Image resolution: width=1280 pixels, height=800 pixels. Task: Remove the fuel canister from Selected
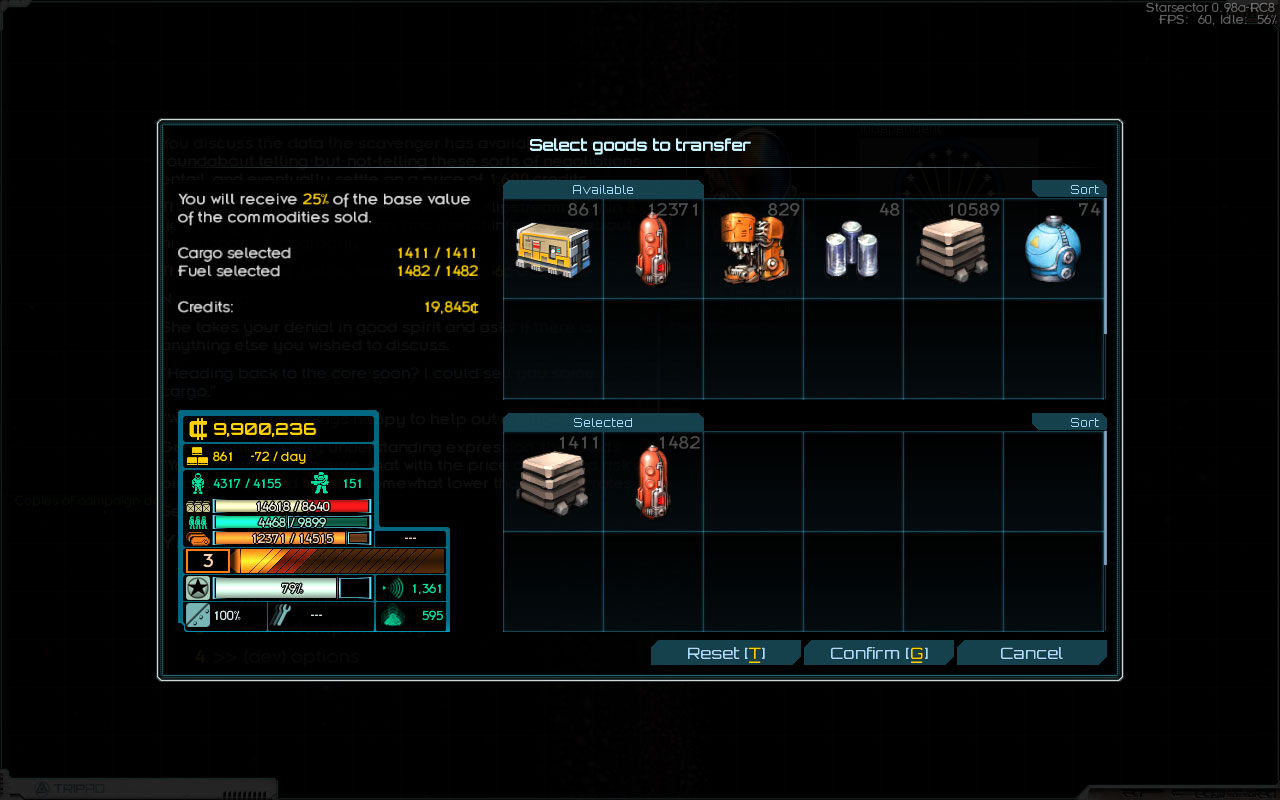pos(653,482)
